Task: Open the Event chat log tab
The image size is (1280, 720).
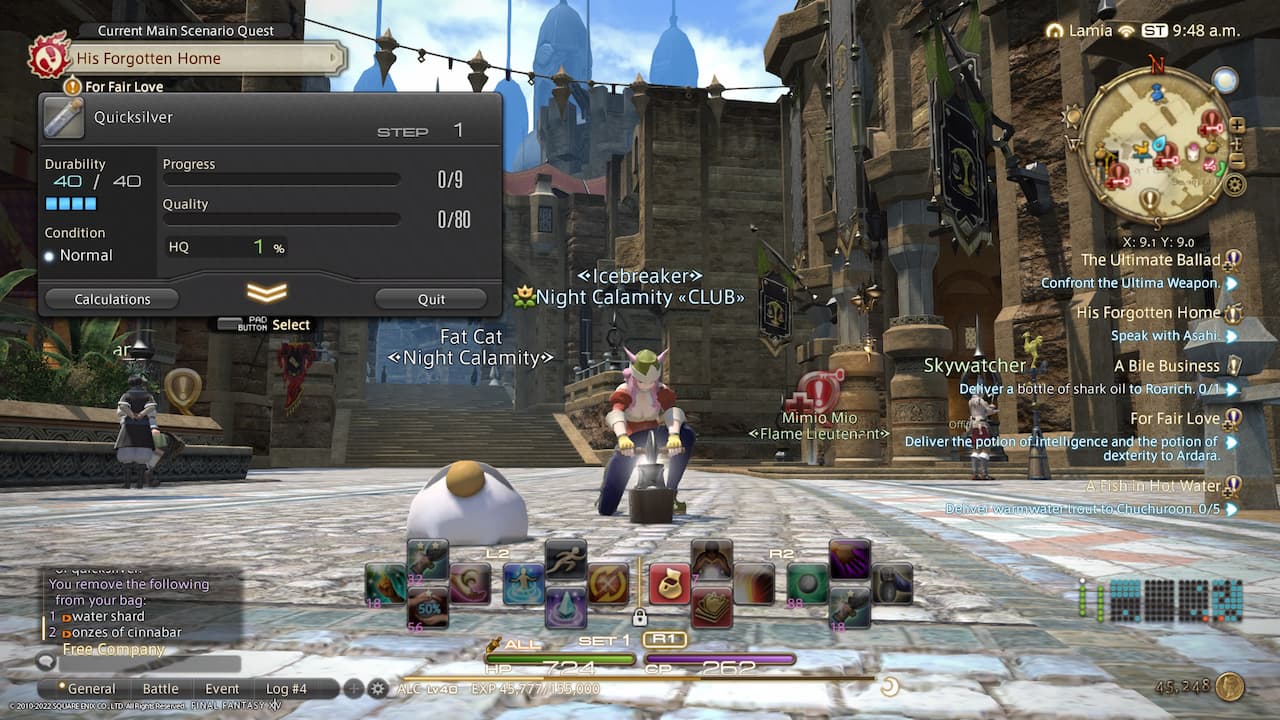Action: click(x=222, y=688)
